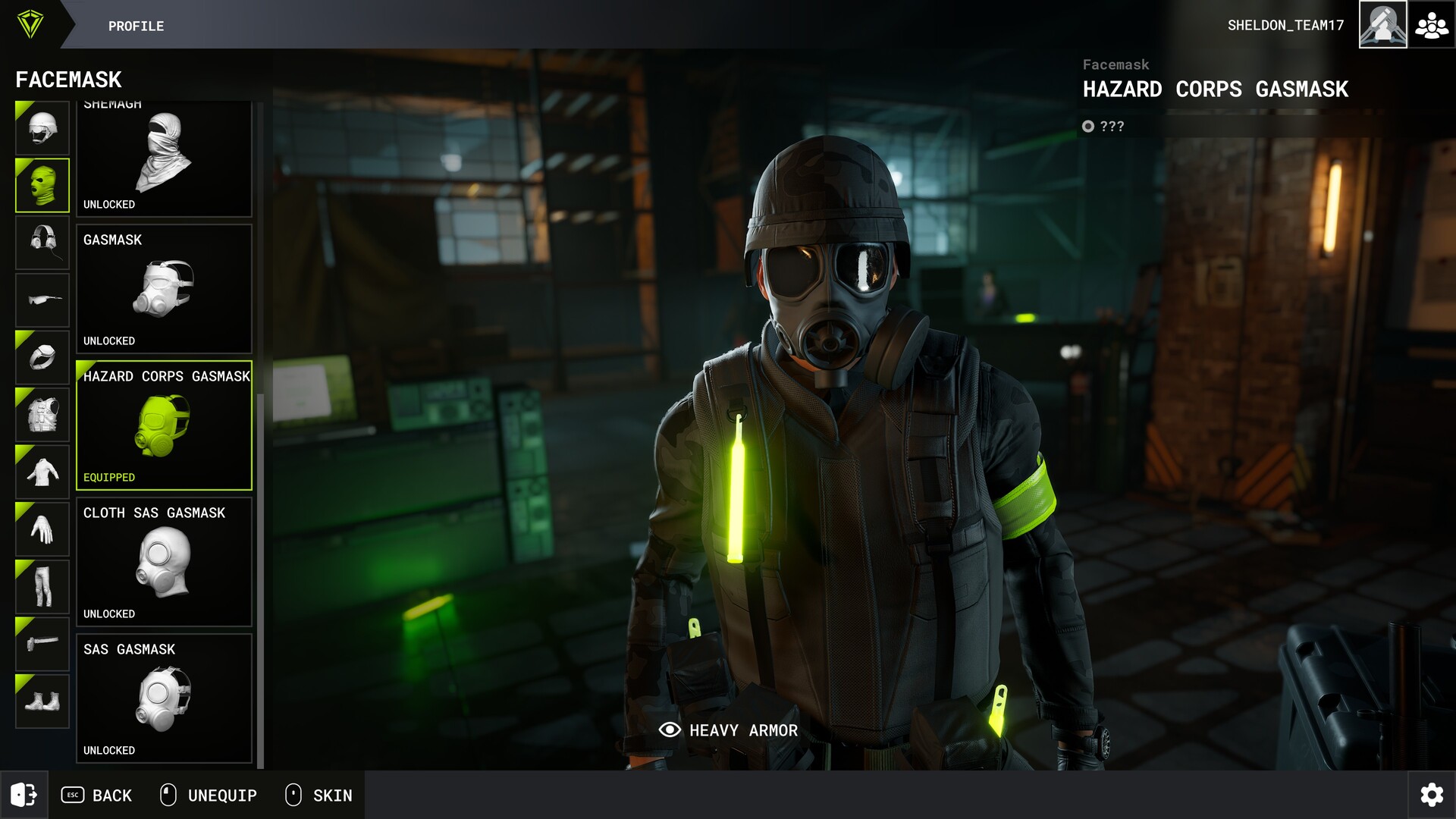The height and width of the screenshot is (819, 1456).
Task: Switch to the trousers category
Action: [x=42, y=586]
